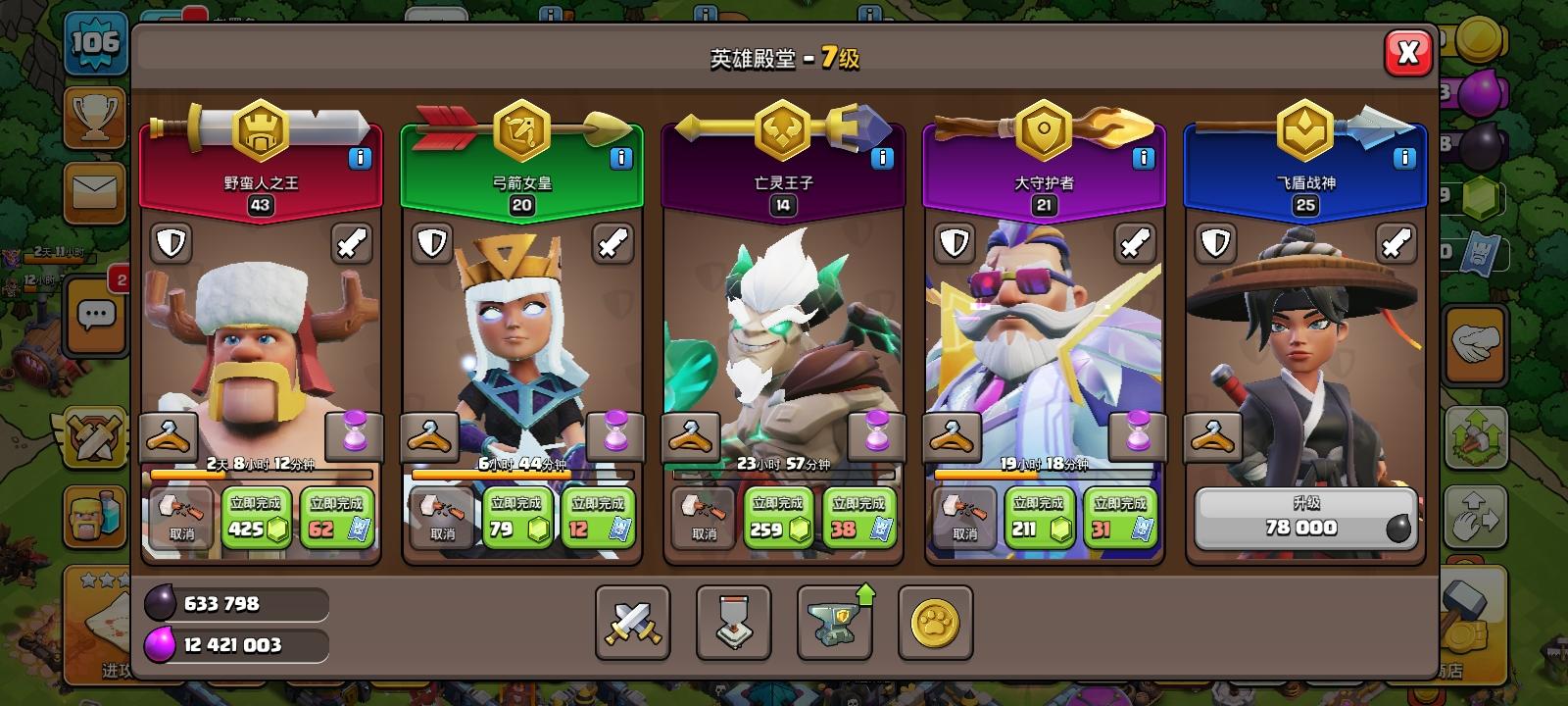
Task: Tap 升级 to upgrade 飞盾战神 for 78000
Action: coord(1304,518)
